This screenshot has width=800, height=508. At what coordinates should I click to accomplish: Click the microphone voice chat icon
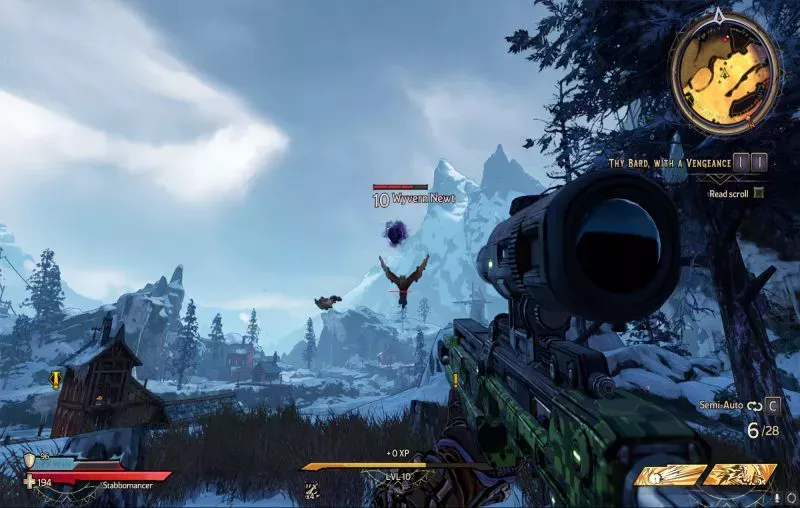[777, 496]
